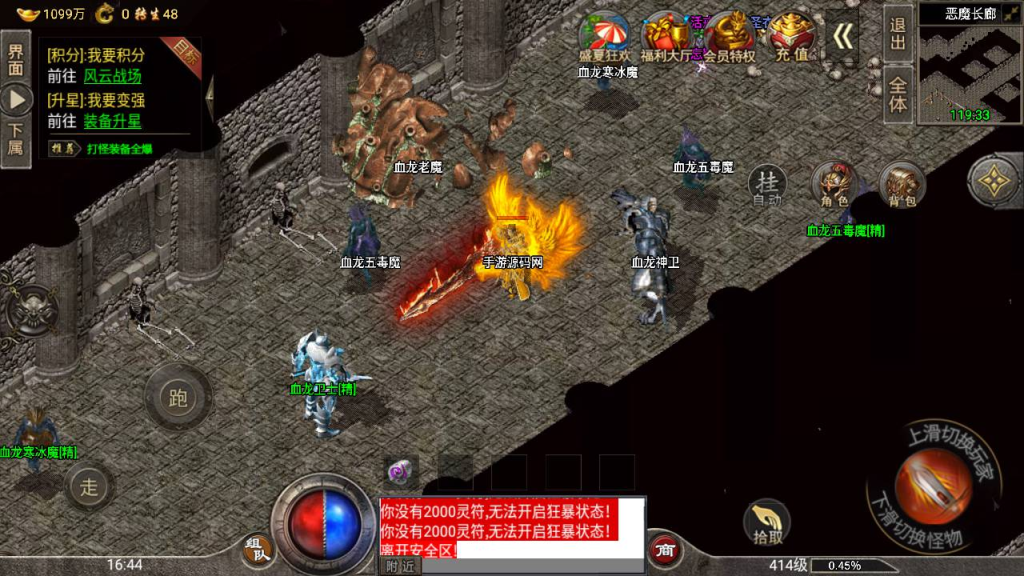Open the 组队 team button
1024x576 pixels.
(256, 548)
